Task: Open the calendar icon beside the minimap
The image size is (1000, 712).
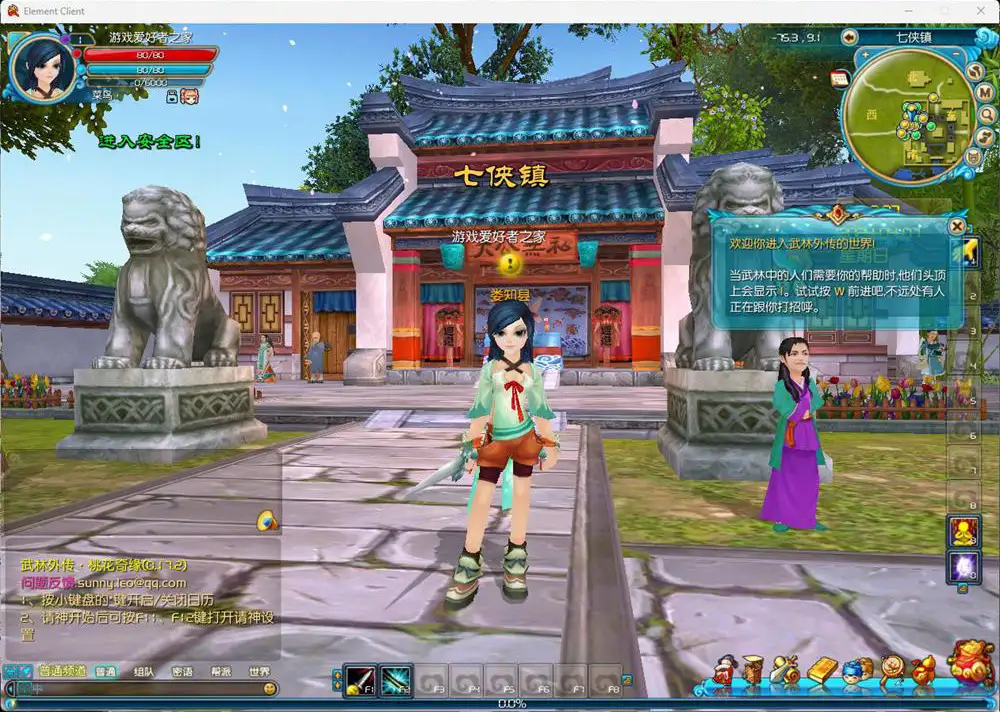Action: [x=840, y=78]
